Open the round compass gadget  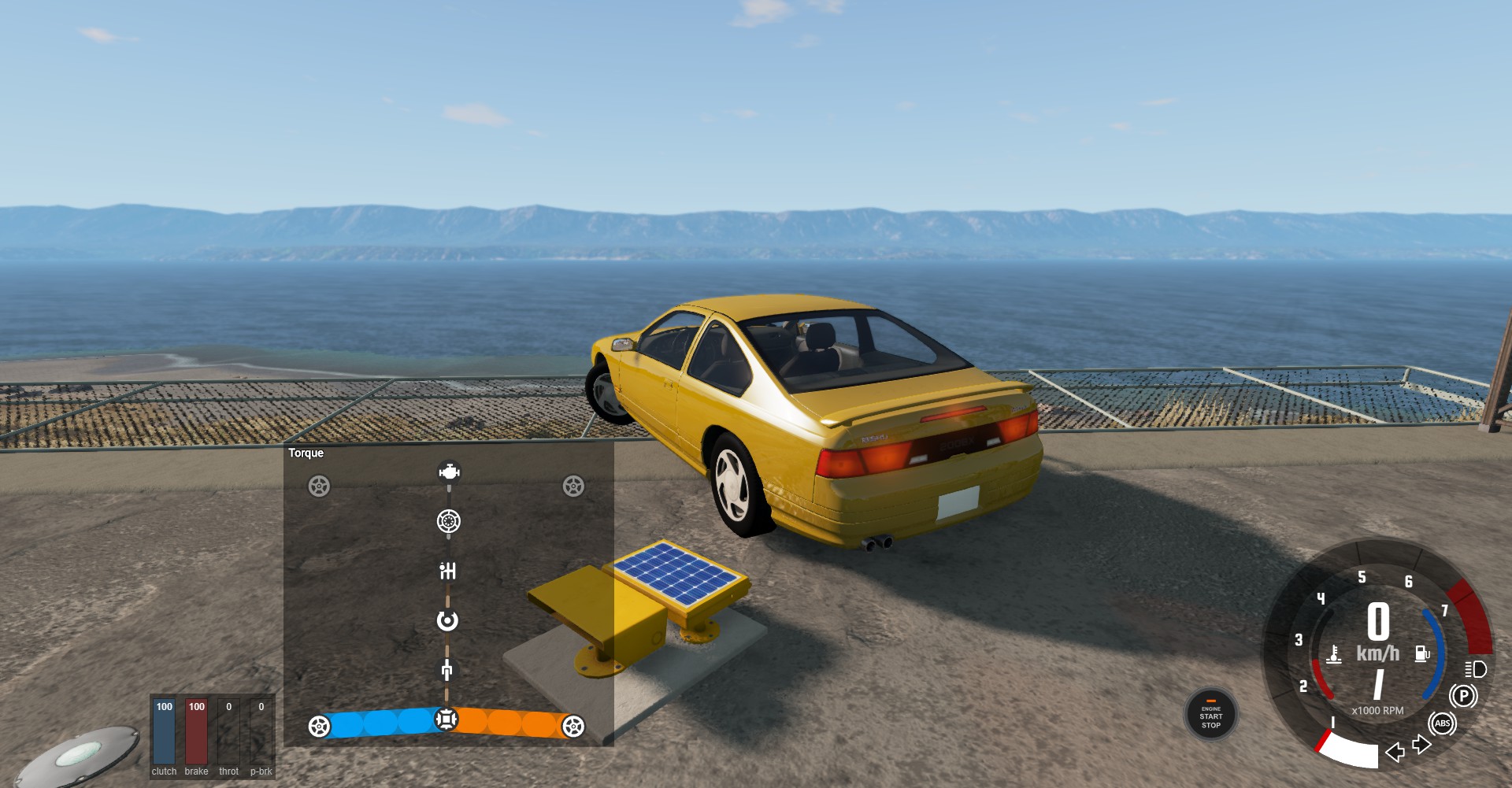77,756
